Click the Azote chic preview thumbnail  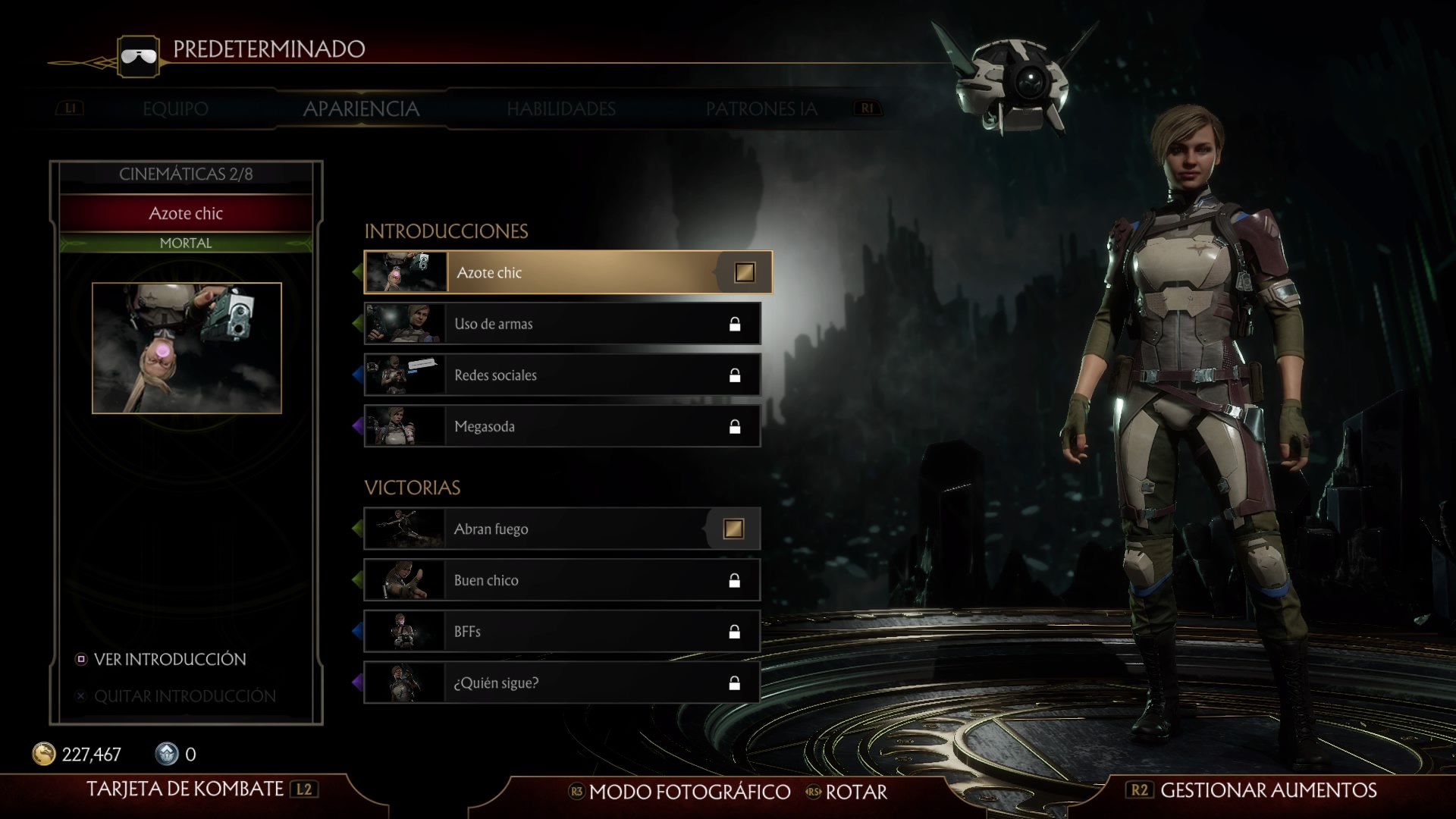pos(187,348)
